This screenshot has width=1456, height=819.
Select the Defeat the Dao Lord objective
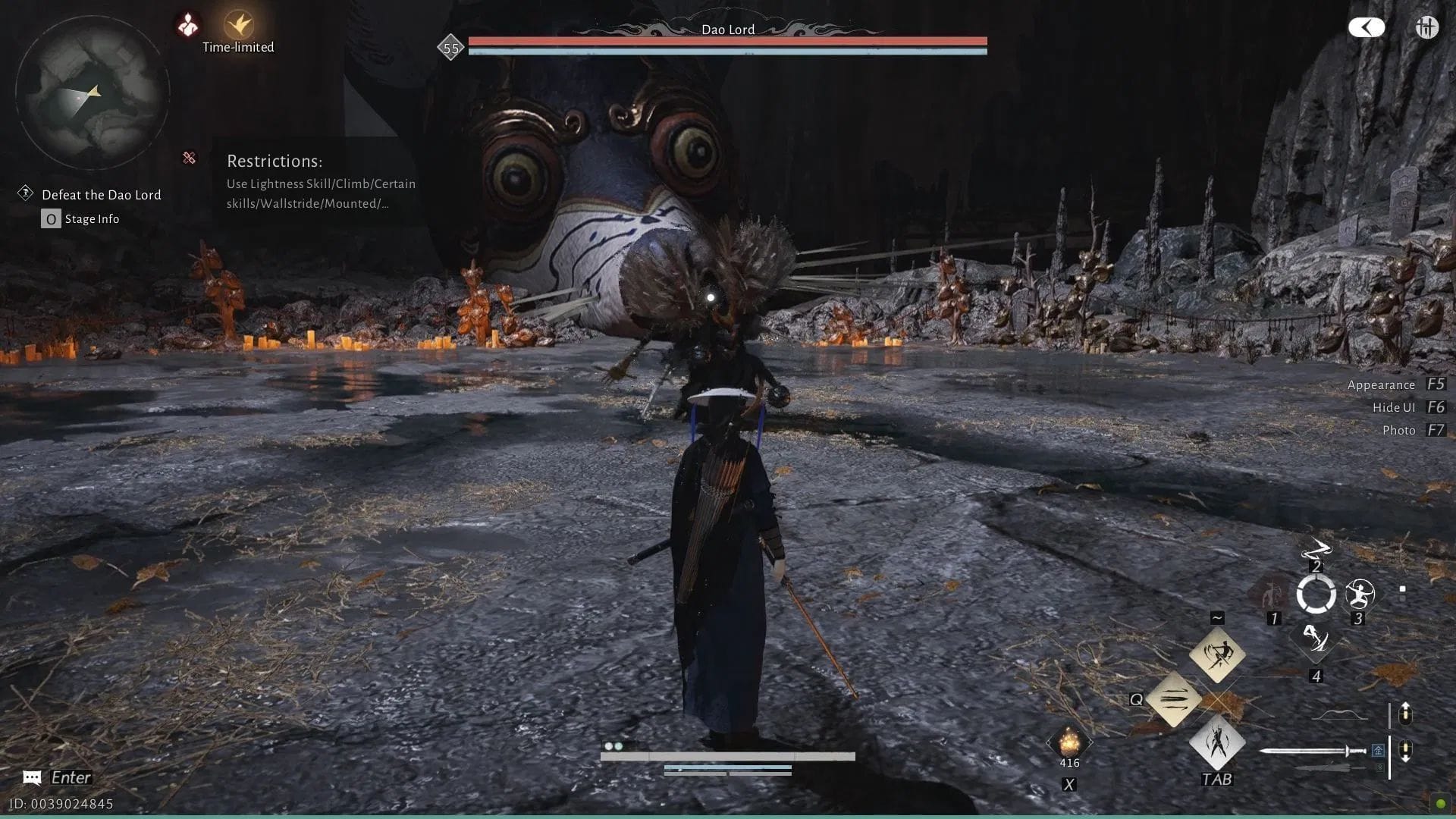click(x=102, y=194)
